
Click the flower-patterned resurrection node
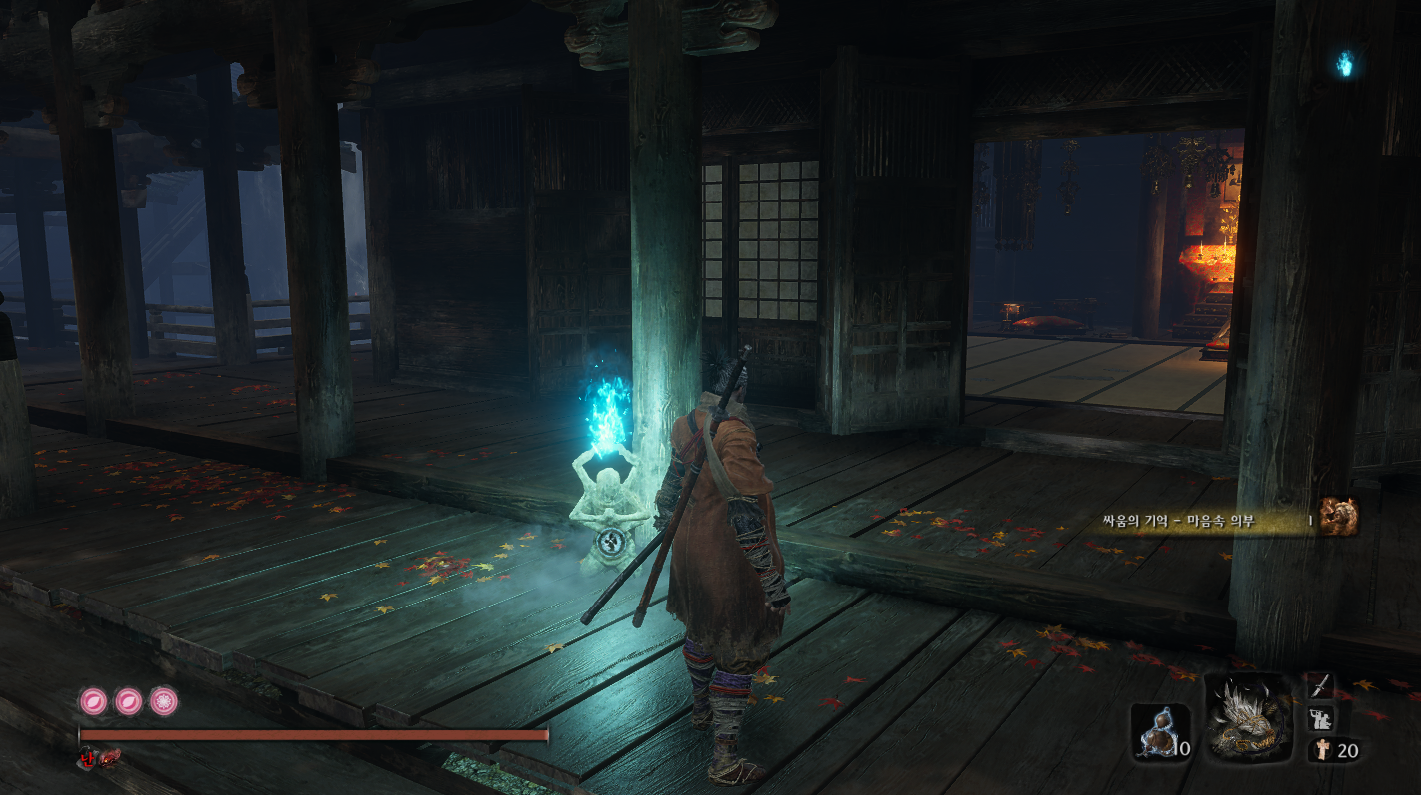pyautogui.click(x=164, y=701)
